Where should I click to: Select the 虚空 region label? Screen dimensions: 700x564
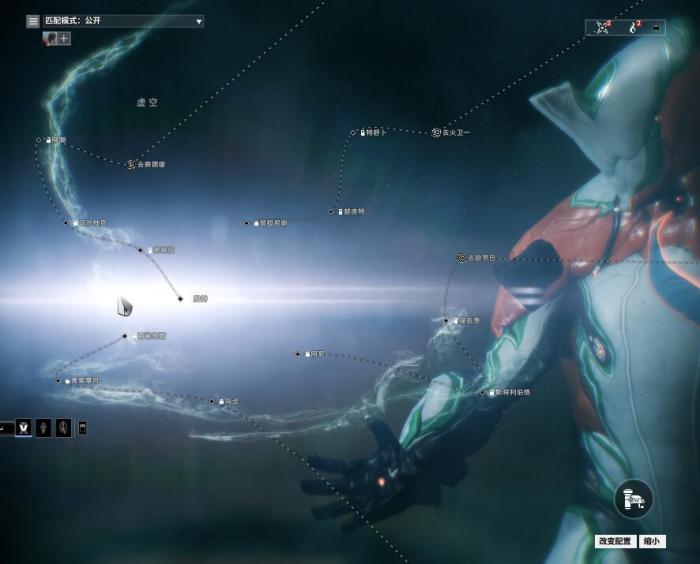tap(147, 102)
